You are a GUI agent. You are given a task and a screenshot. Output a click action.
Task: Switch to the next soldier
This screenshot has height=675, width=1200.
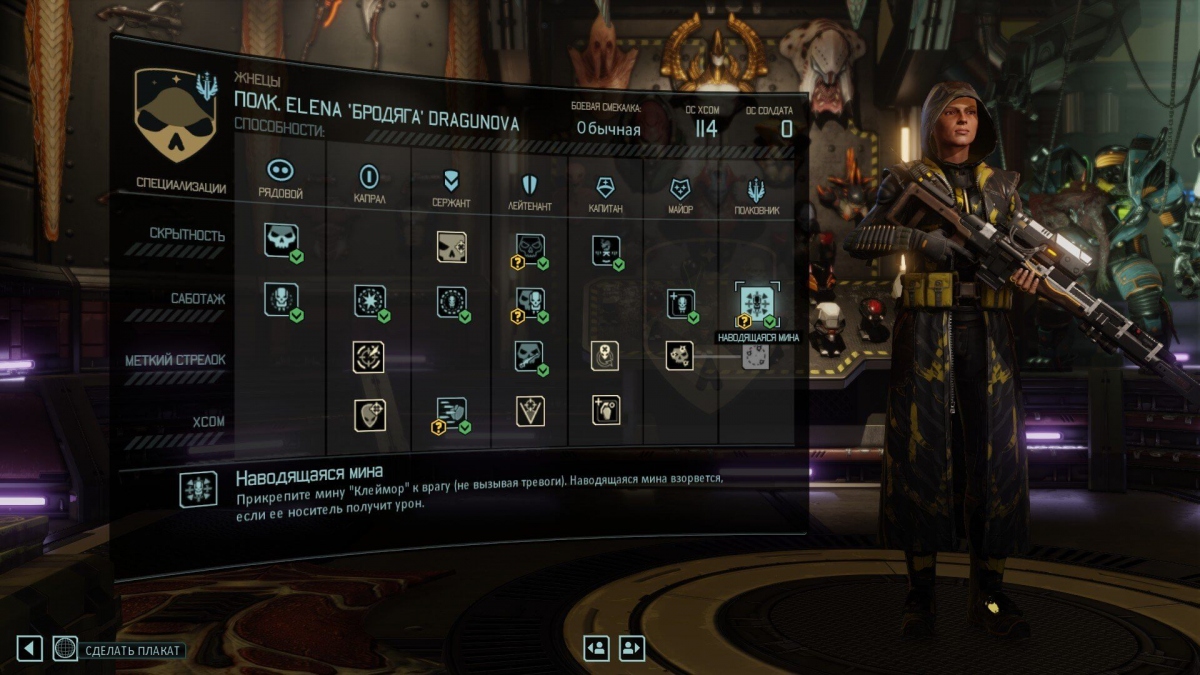[632, 648]
